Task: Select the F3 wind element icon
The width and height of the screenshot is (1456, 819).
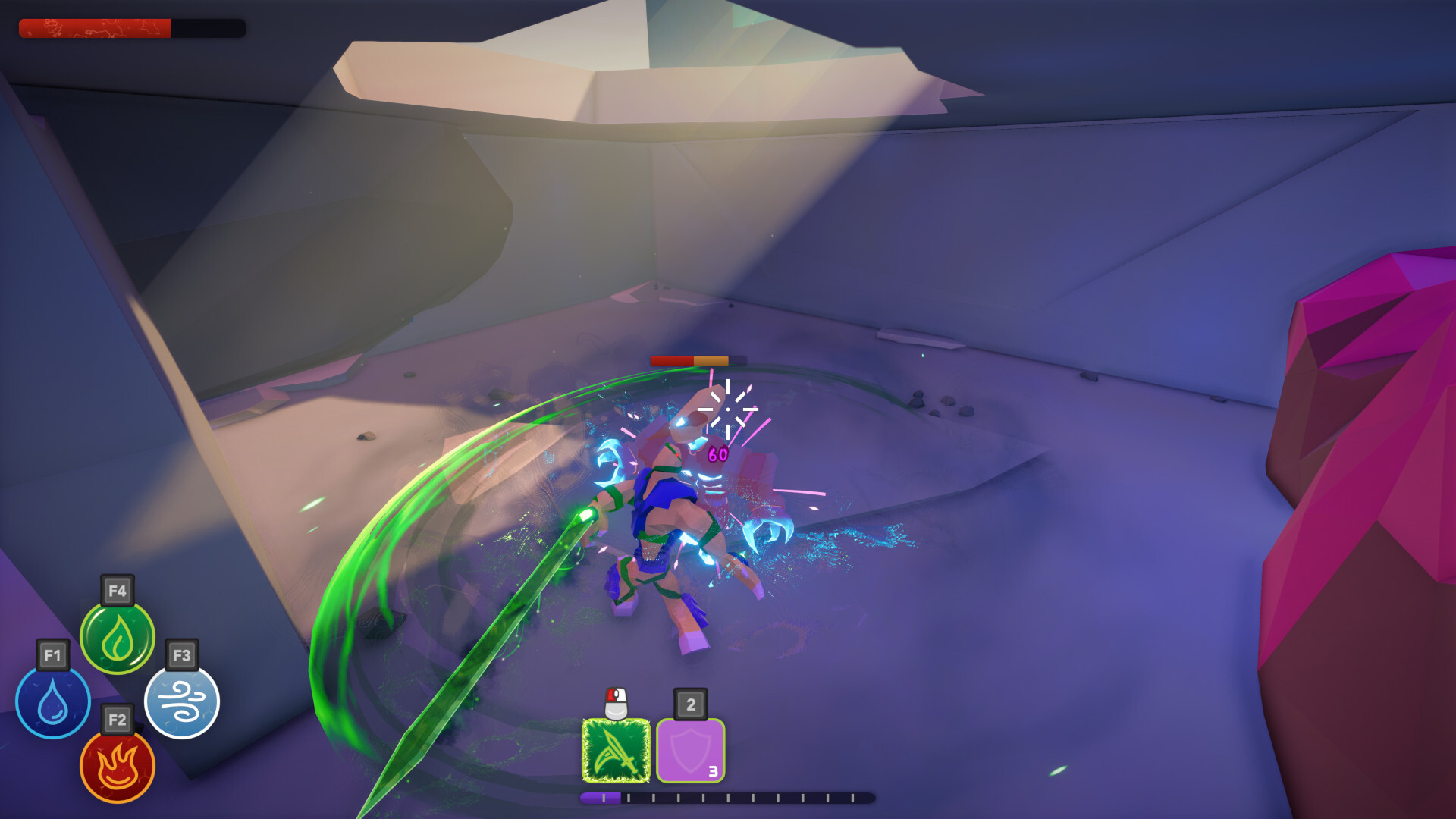Action: tap(182, 703)
